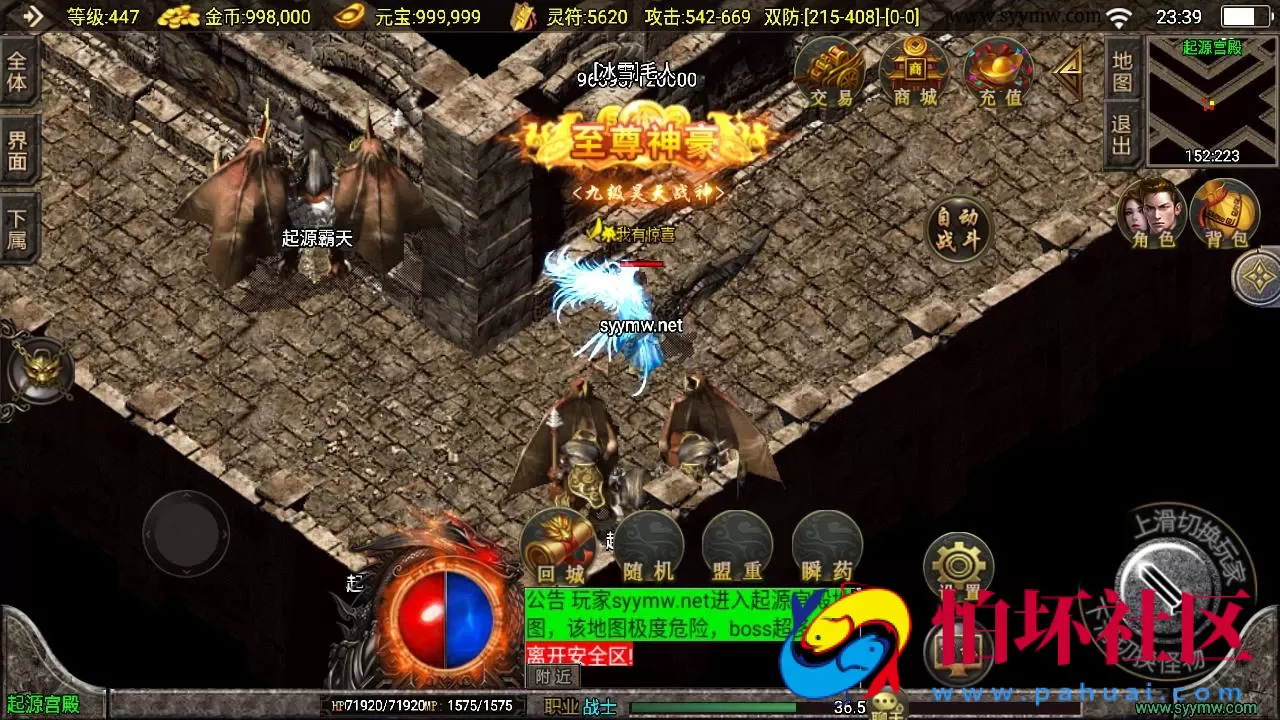Image resolution: width=1280 pixels, height=720 pixels.
Task: Open the 角色 character panel icon
Action: pos(1152,213)
